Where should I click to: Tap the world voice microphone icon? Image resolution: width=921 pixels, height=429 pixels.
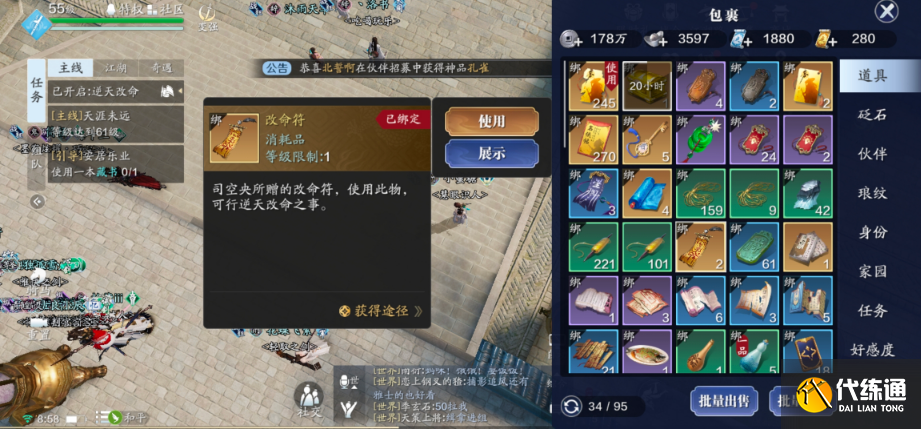(x=349, y=382)
